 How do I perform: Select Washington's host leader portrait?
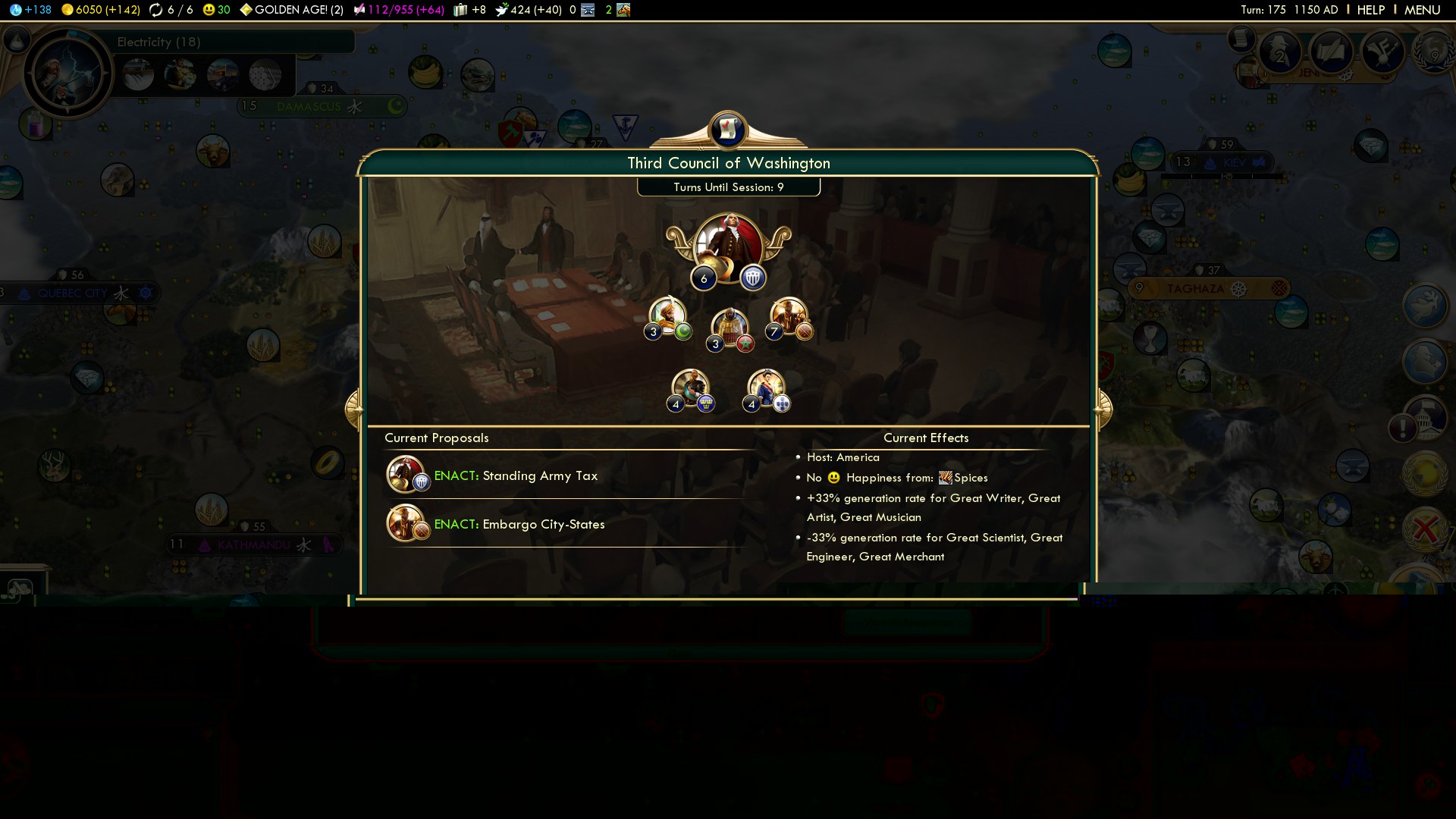click(728, 246)
